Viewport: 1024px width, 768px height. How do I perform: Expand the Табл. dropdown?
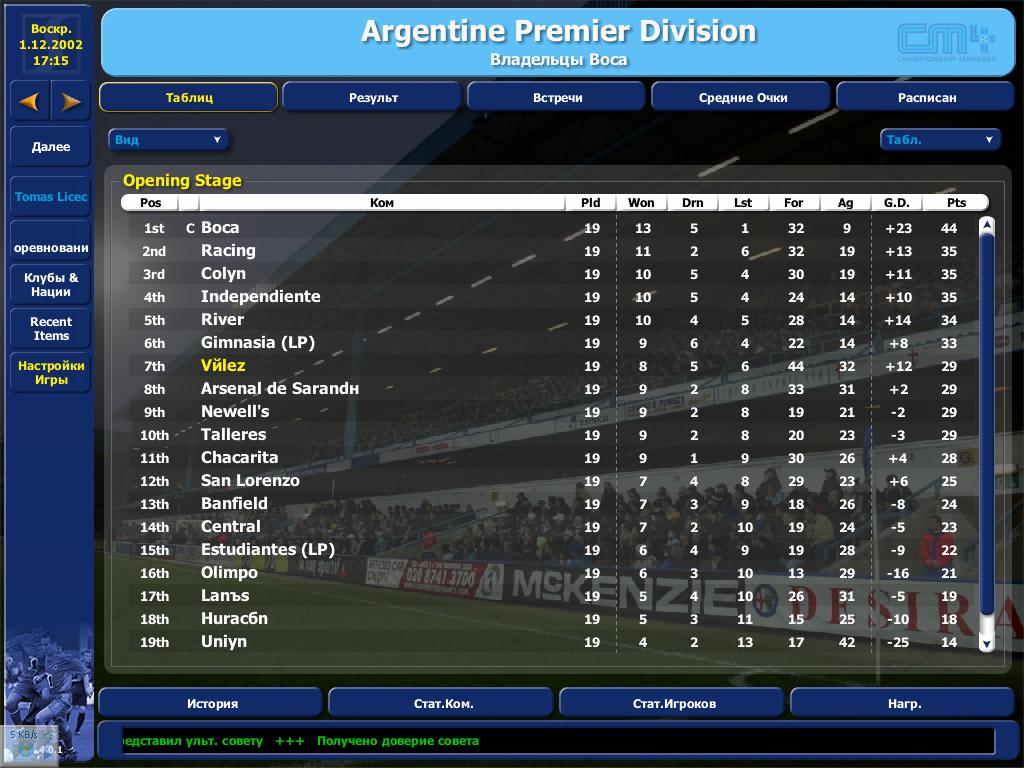[x=940, y=140]
